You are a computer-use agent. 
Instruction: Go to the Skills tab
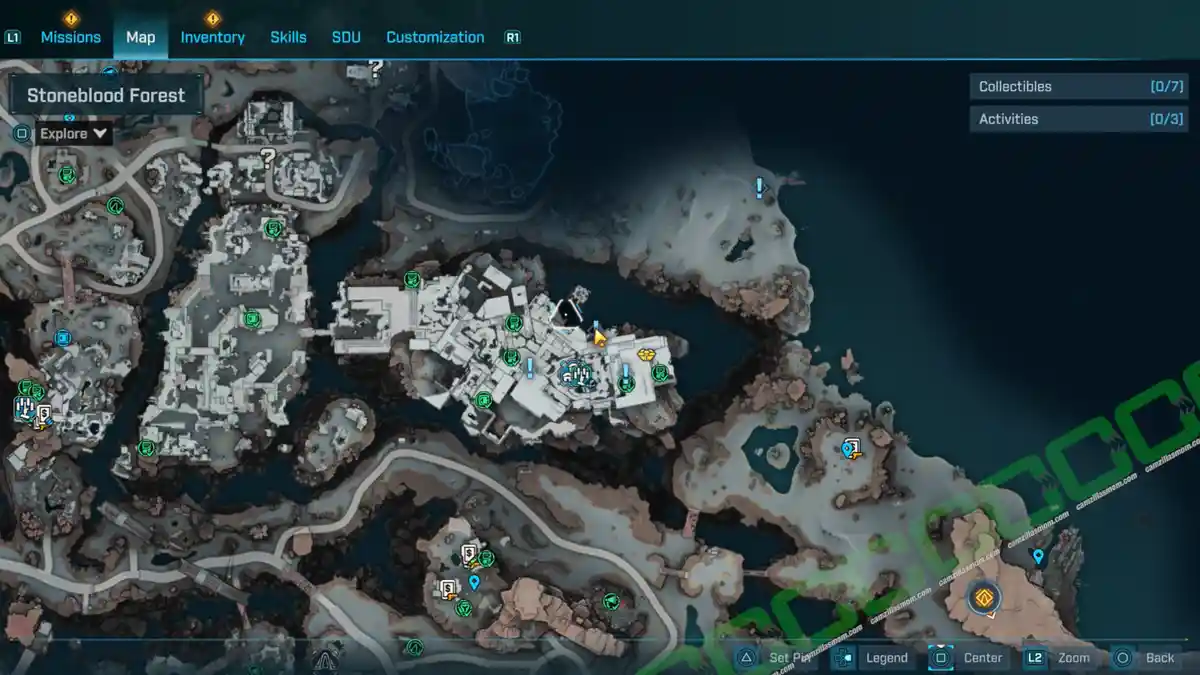[288, 37]
